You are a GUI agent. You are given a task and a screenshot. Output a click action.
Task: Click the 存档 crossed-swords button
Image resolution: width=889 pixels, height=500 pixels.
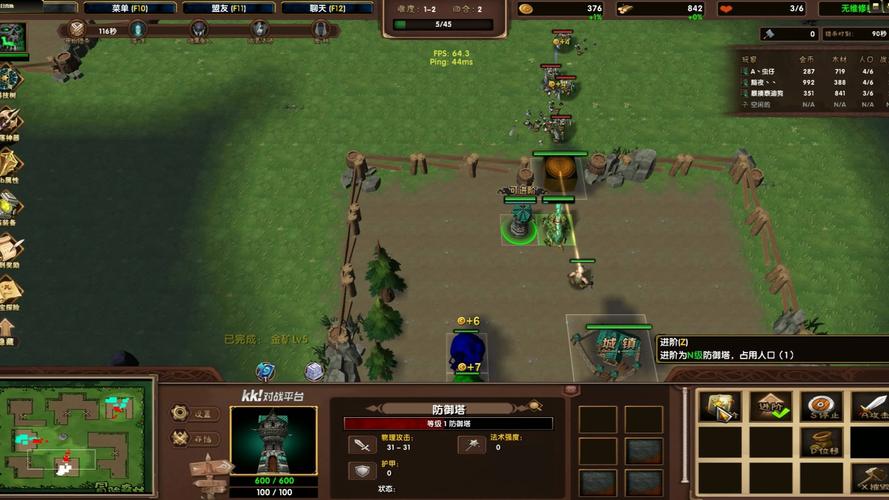pyautogui.click(x=181, y=438)
